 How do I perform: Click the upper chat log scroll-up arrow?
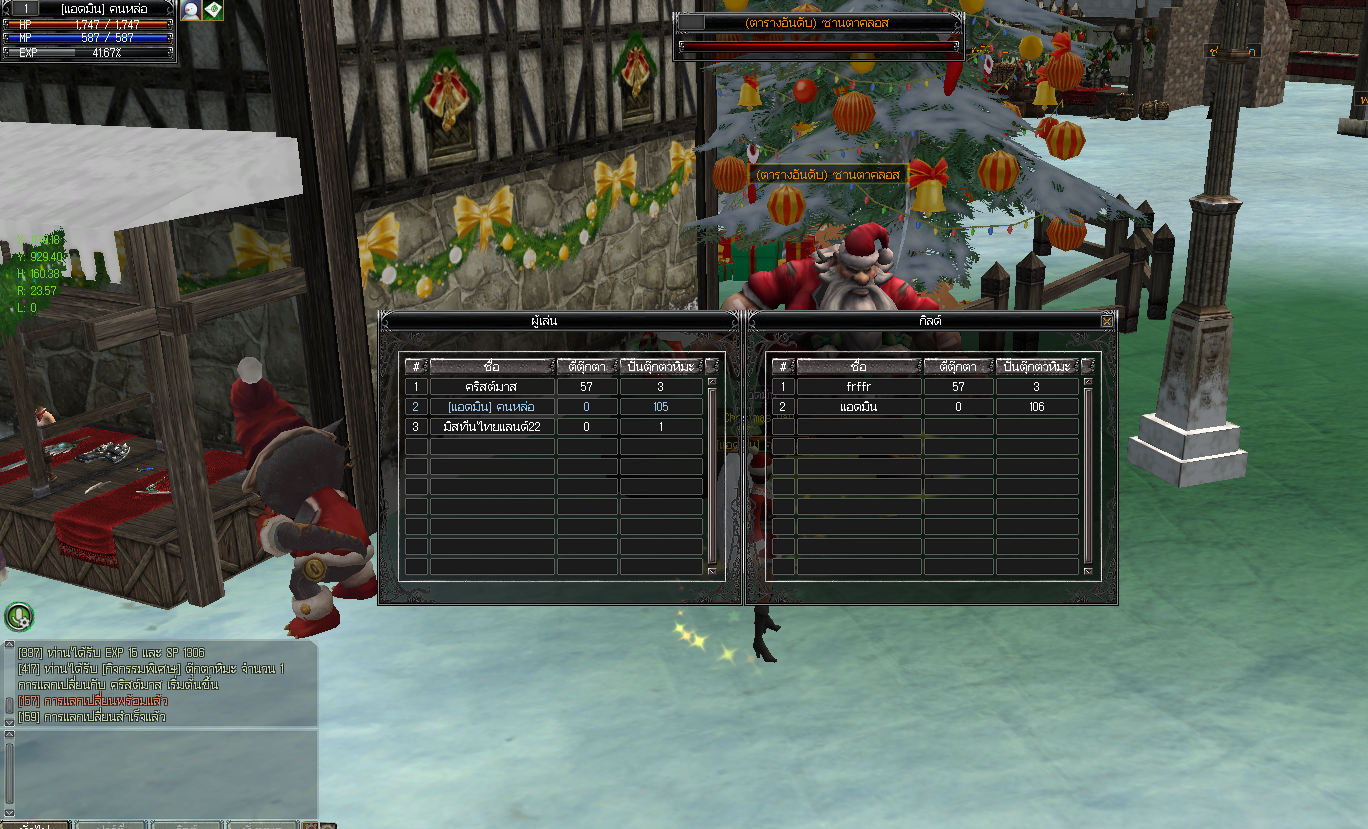click(9, 646)
